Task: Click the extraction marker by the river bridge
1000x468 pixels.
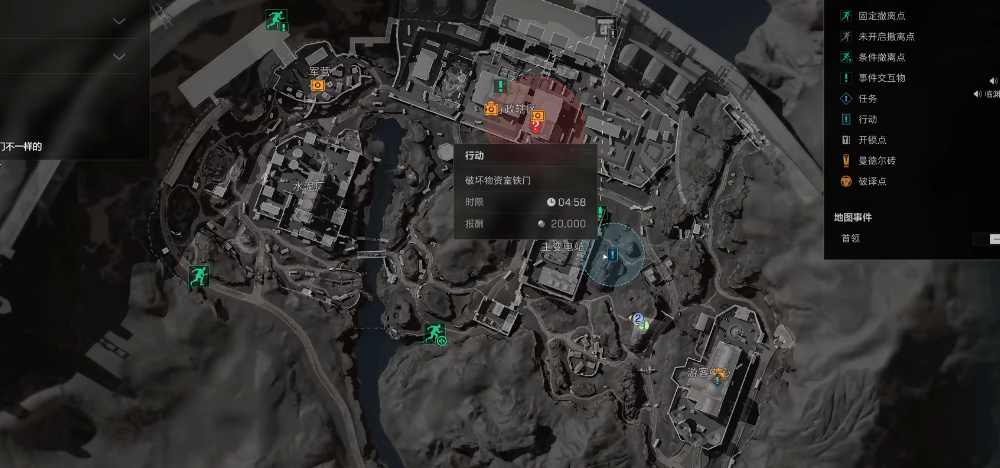Action: point(434,333)
